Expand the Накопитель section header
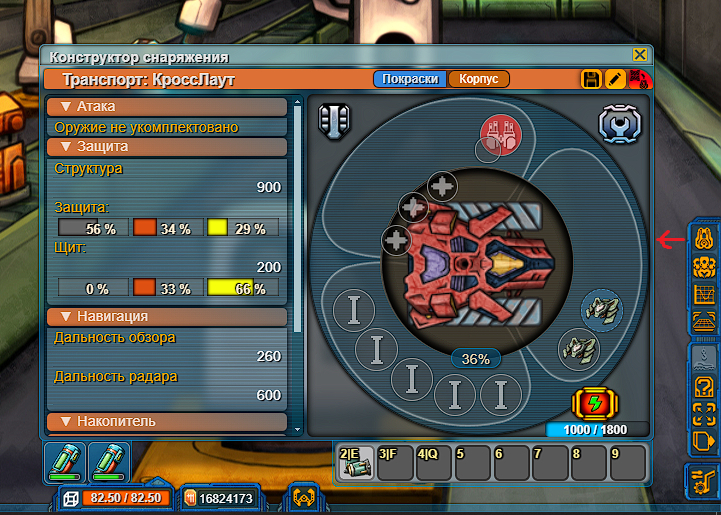 (x=167, y=421)
